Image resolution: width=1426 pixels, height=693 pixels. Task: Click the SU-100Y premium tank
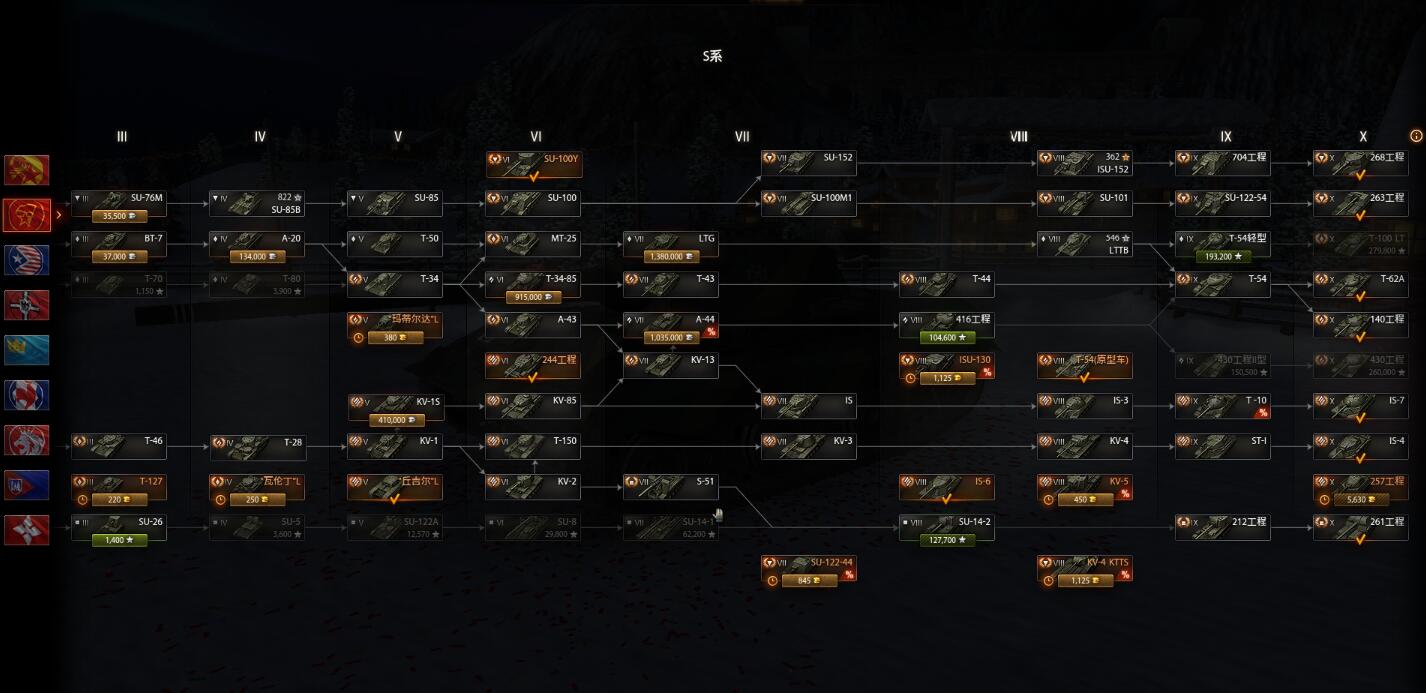[x=532, y=159]
